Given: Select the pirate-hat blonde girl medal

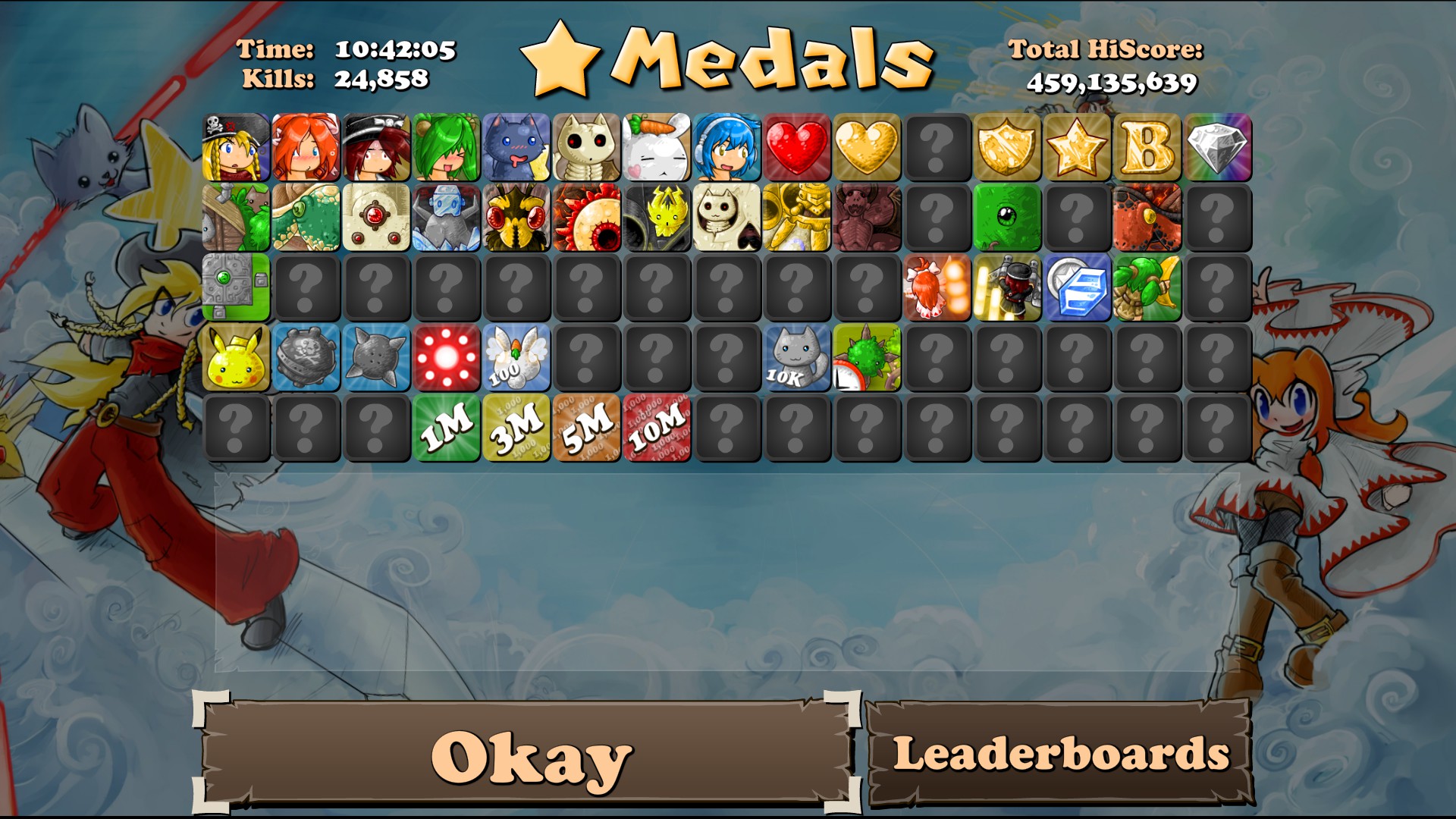Looking at the screenshot, I should [236, 147].
